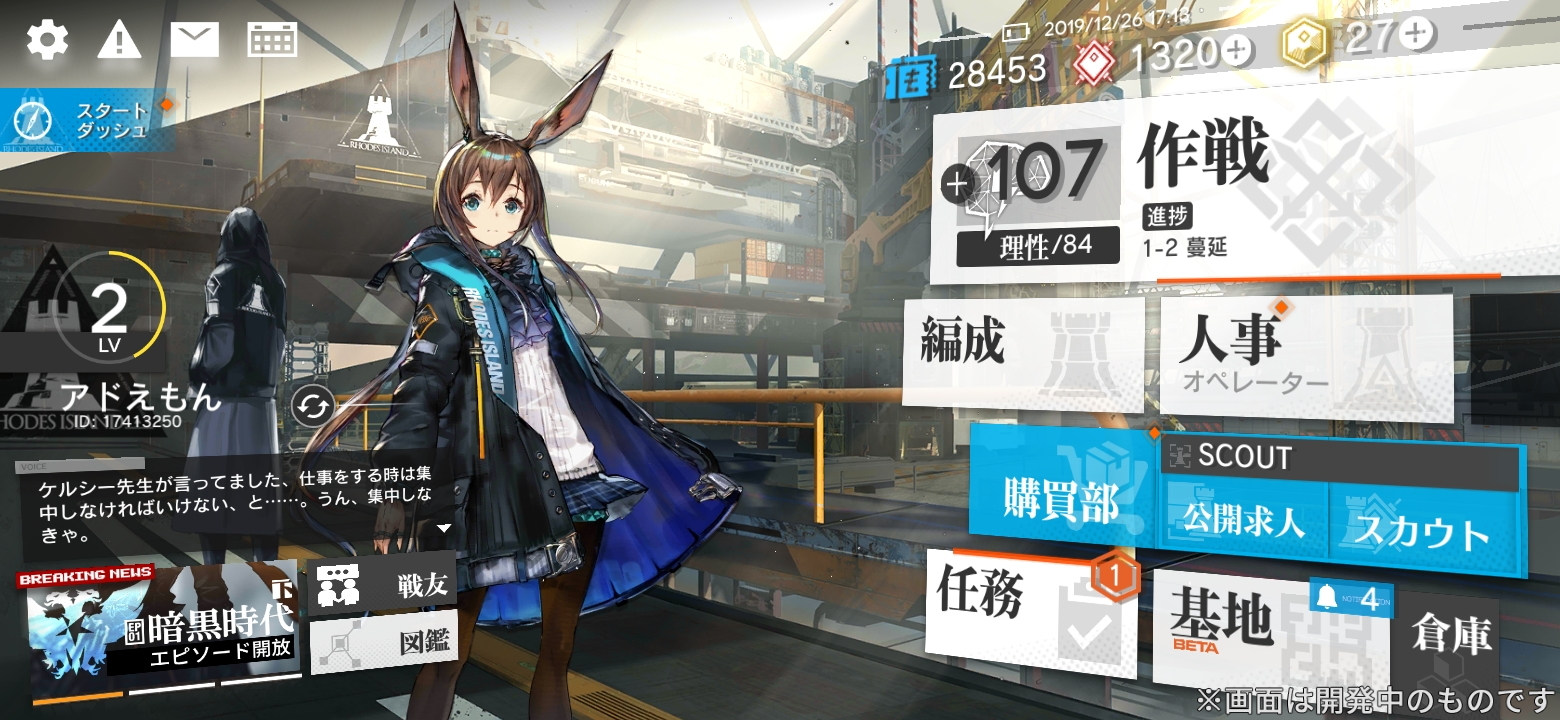This screenshot has height=720, width=1560.
Task: Add originium with the plus beside 1320
Action: click(x=1237, y=50)
